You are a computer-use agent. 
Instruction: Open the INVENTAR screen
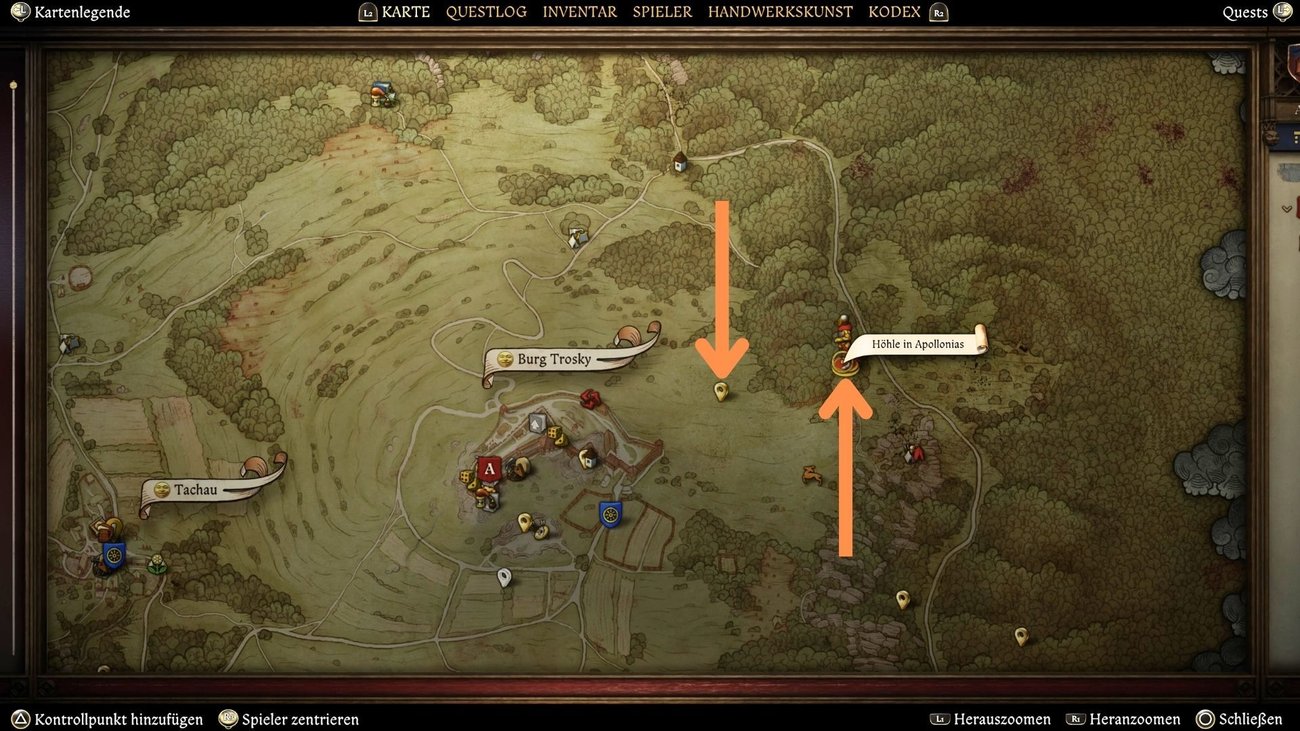coord(579,11)
